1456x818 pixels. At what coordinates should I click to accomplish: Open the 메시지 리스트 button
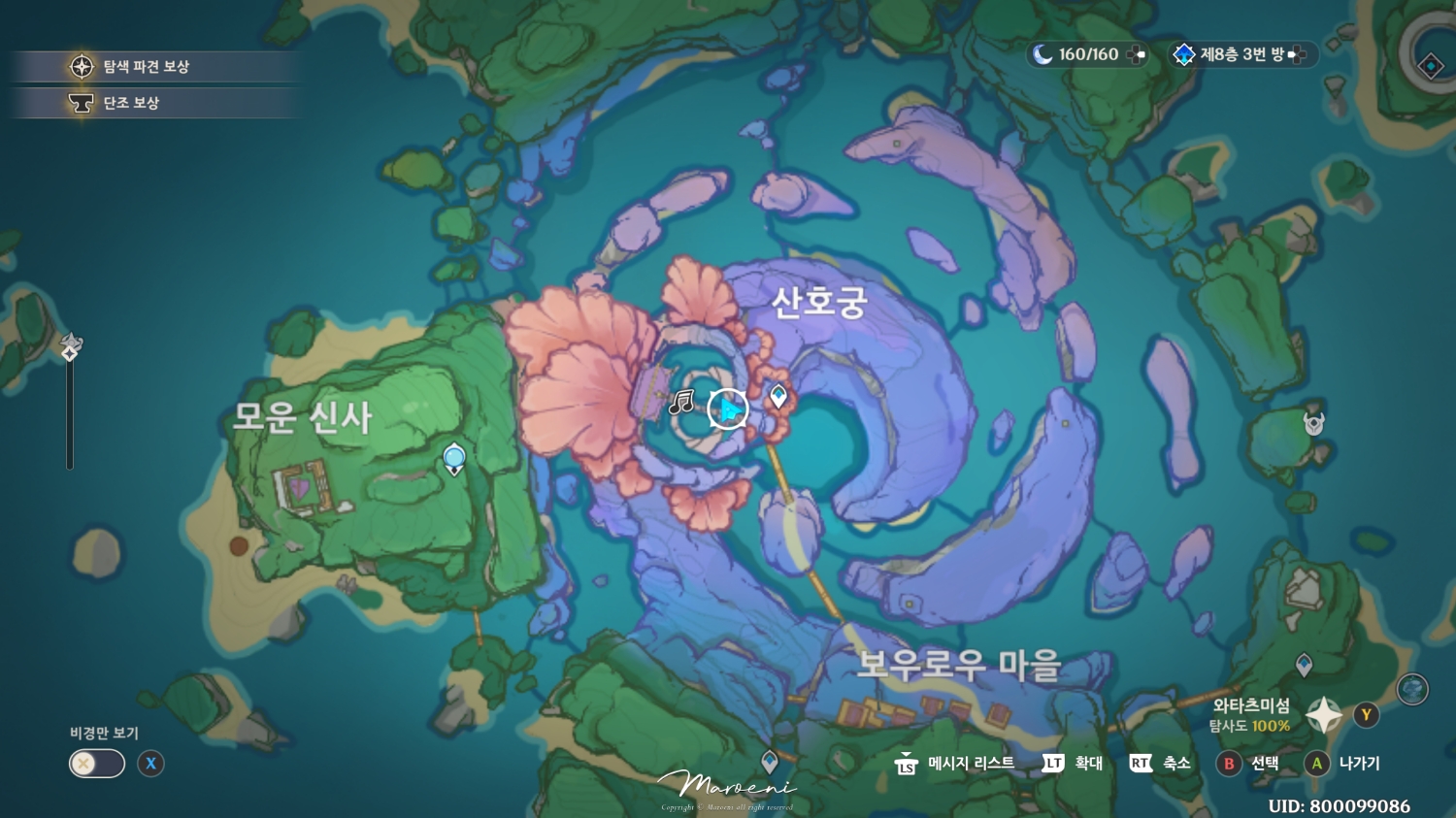[961, 764]
